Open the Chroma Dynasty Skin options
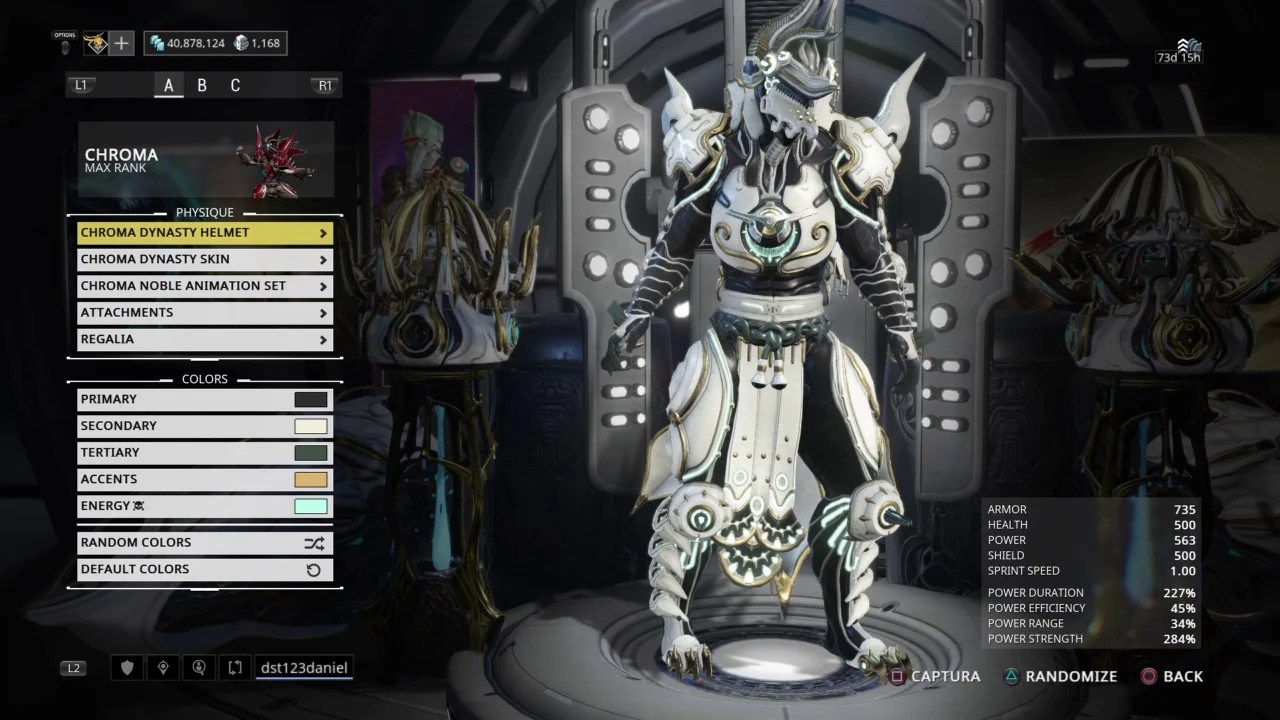The height and width of the screenshot is (720, 1280). click(x=204, y=260)
